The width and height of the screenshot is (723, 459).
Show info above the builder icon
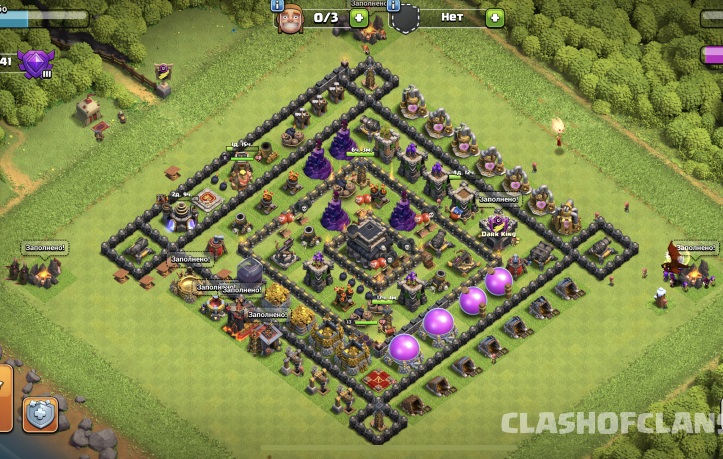278,5
